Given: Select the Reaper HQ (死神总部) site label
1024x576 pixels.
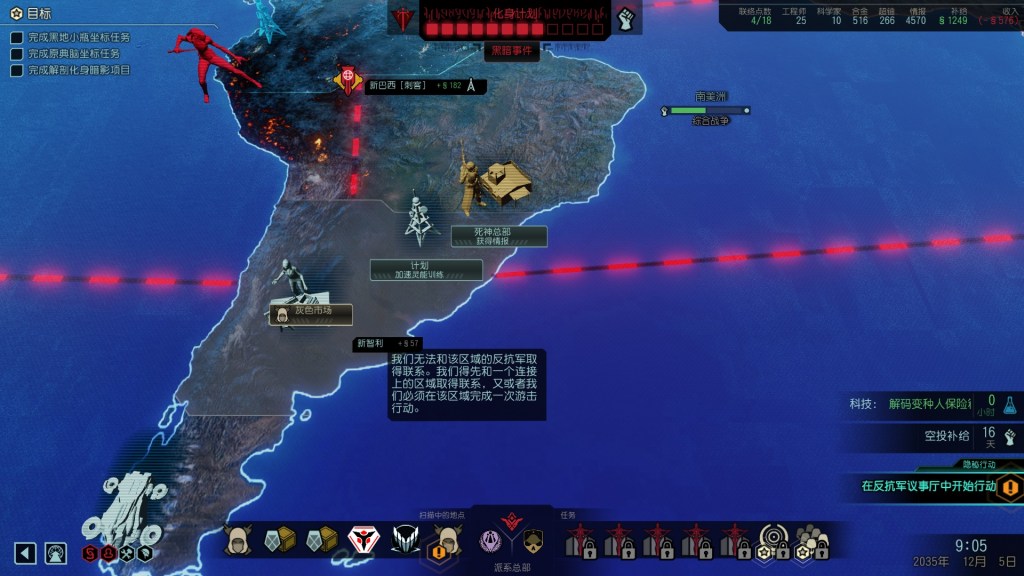Looking at the screenshot, I should tap(498, 236).
